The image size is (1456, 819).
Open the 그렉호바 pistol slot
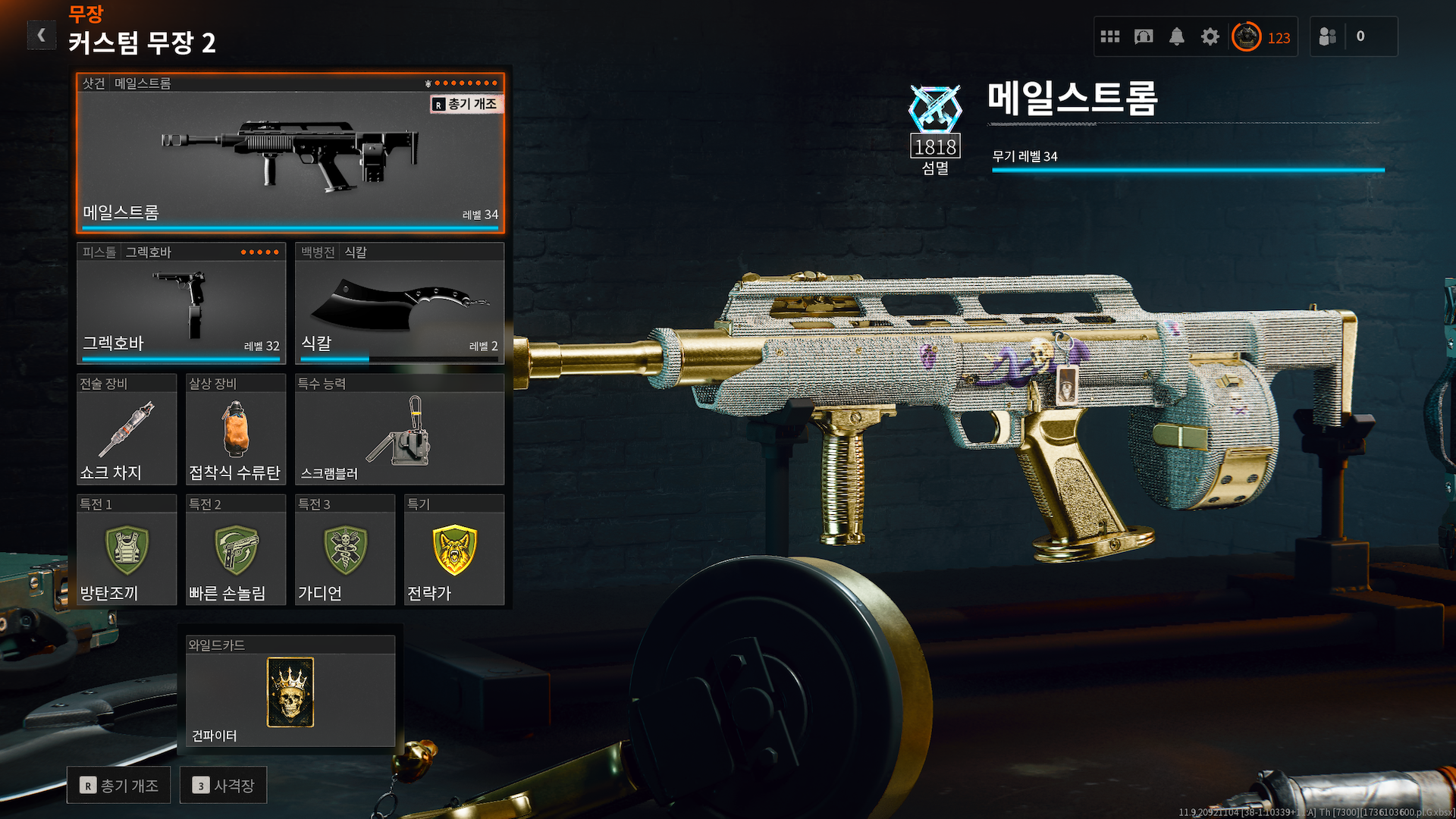[x=181, y=303]
